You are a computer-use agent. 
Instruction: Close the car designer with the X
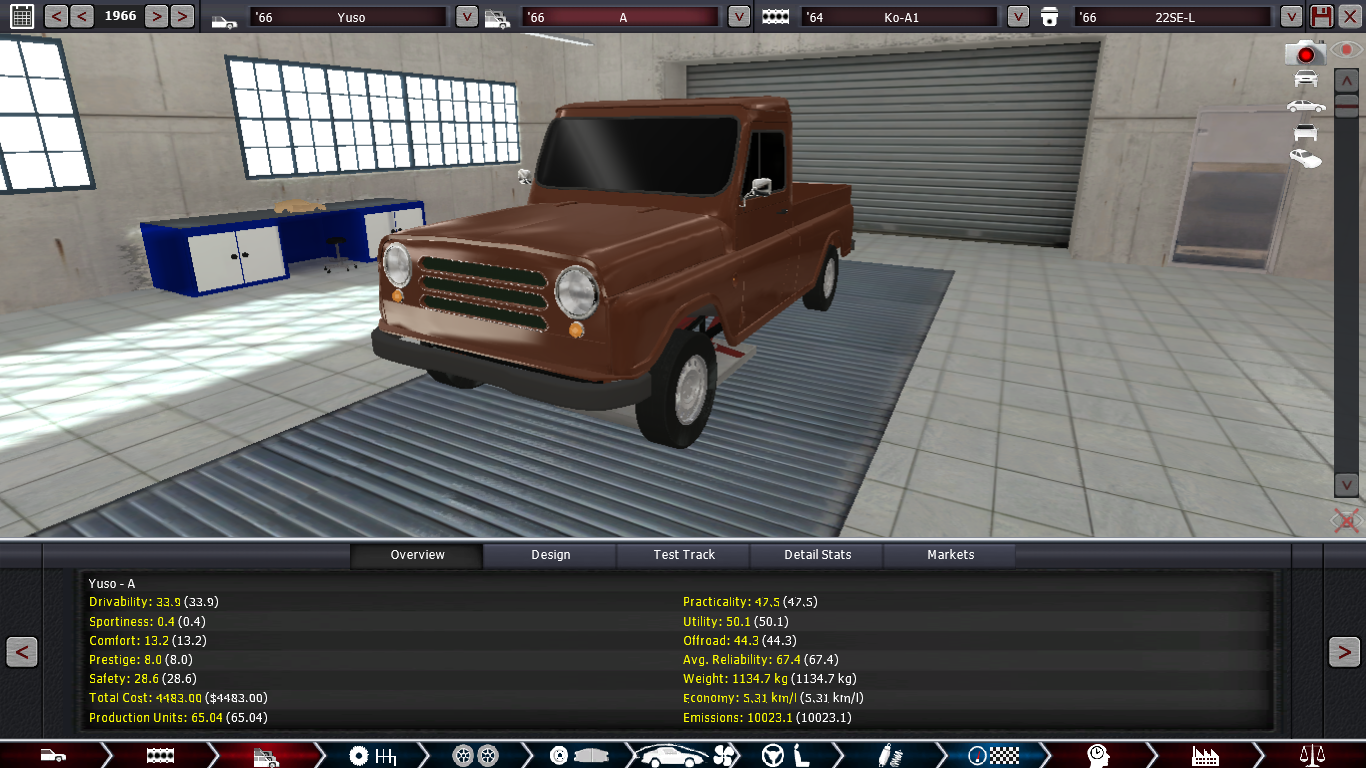coord(1349,16)
